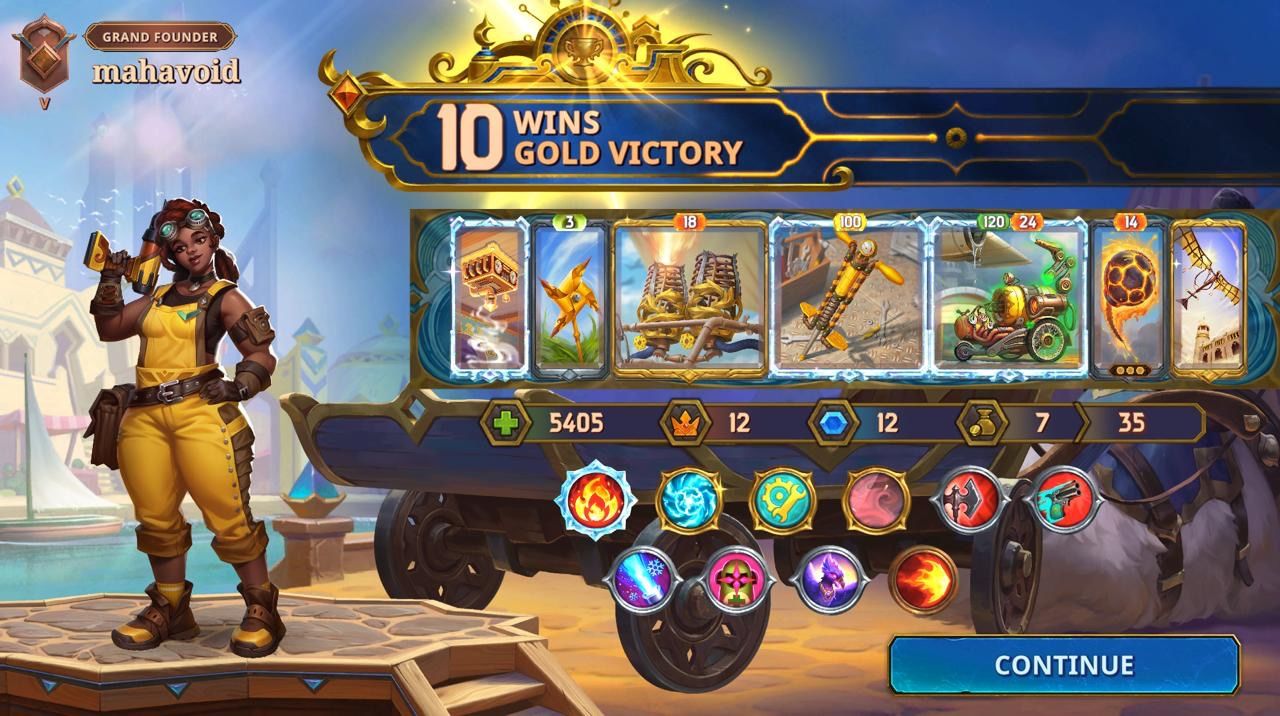View the red battle axe skill
1280x716 pixels.
coord(969,499)
